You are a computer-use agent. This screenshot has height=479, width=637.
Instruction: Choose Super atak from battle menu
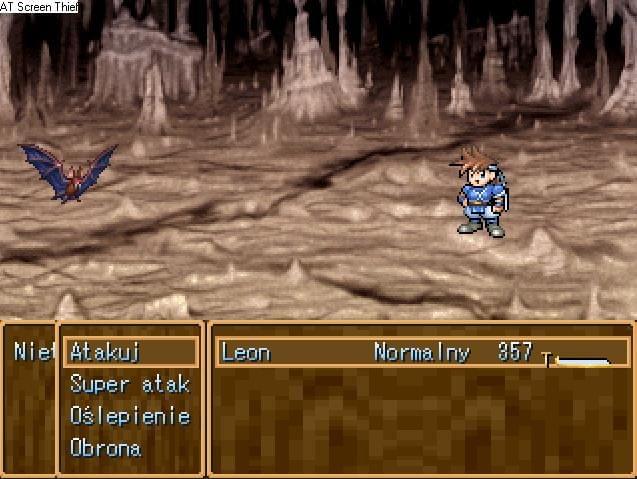click(129, 384)
